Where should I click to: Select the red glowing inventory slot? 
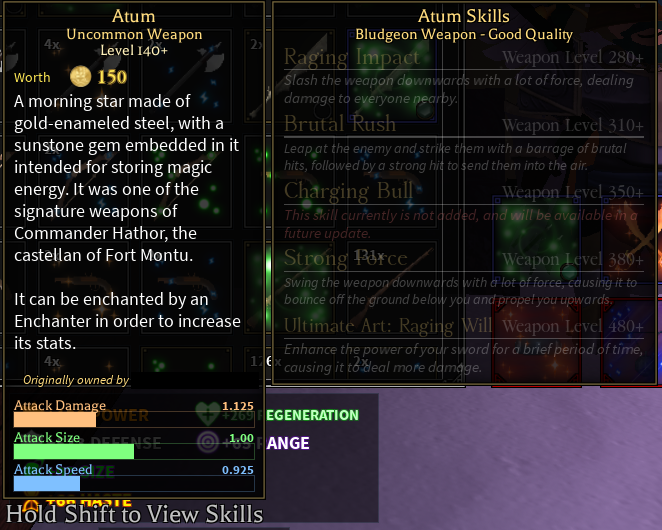539,343
